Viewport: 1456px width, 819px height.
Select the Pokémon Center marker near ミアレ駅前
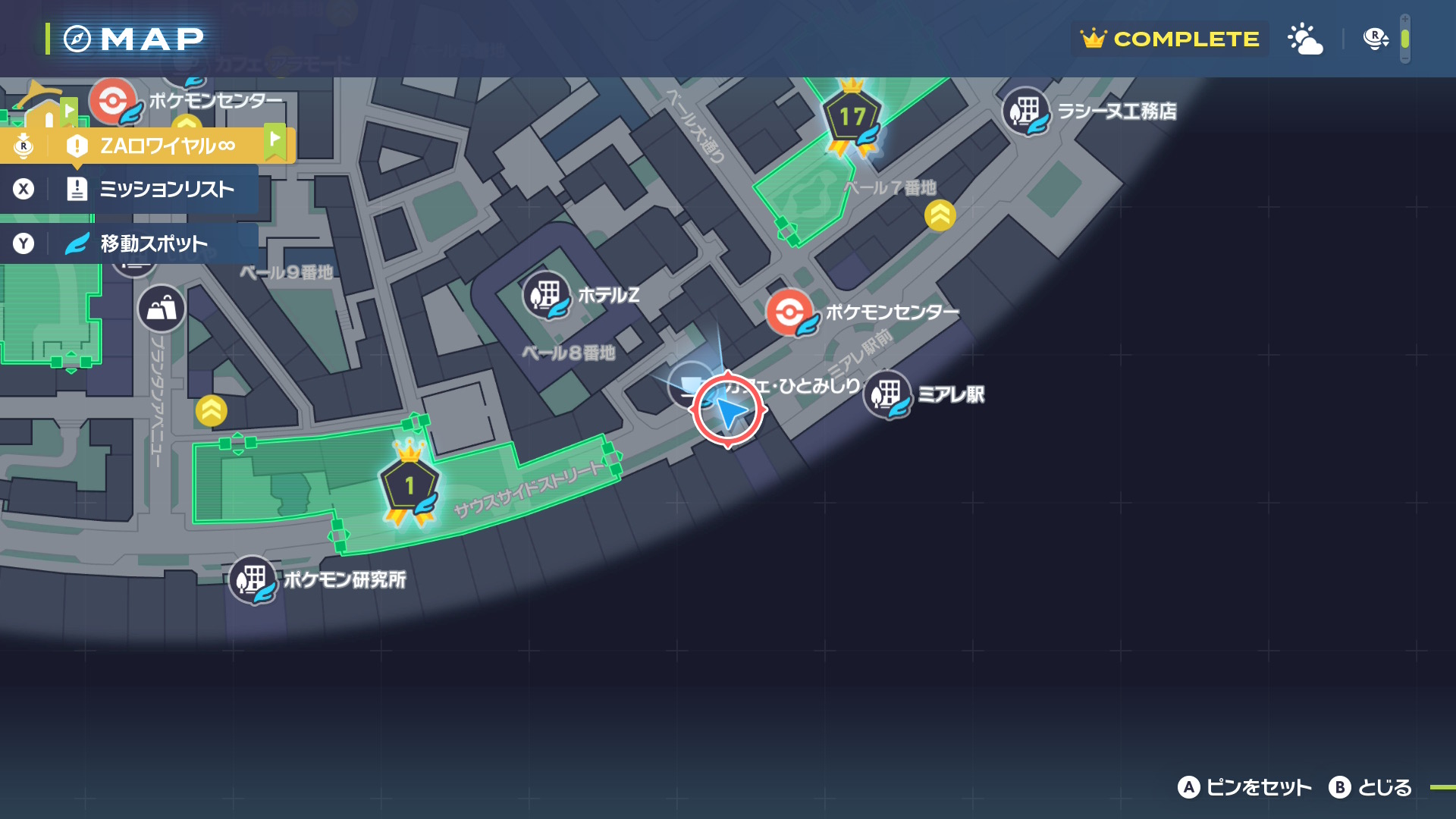click(x=789, y=312)
